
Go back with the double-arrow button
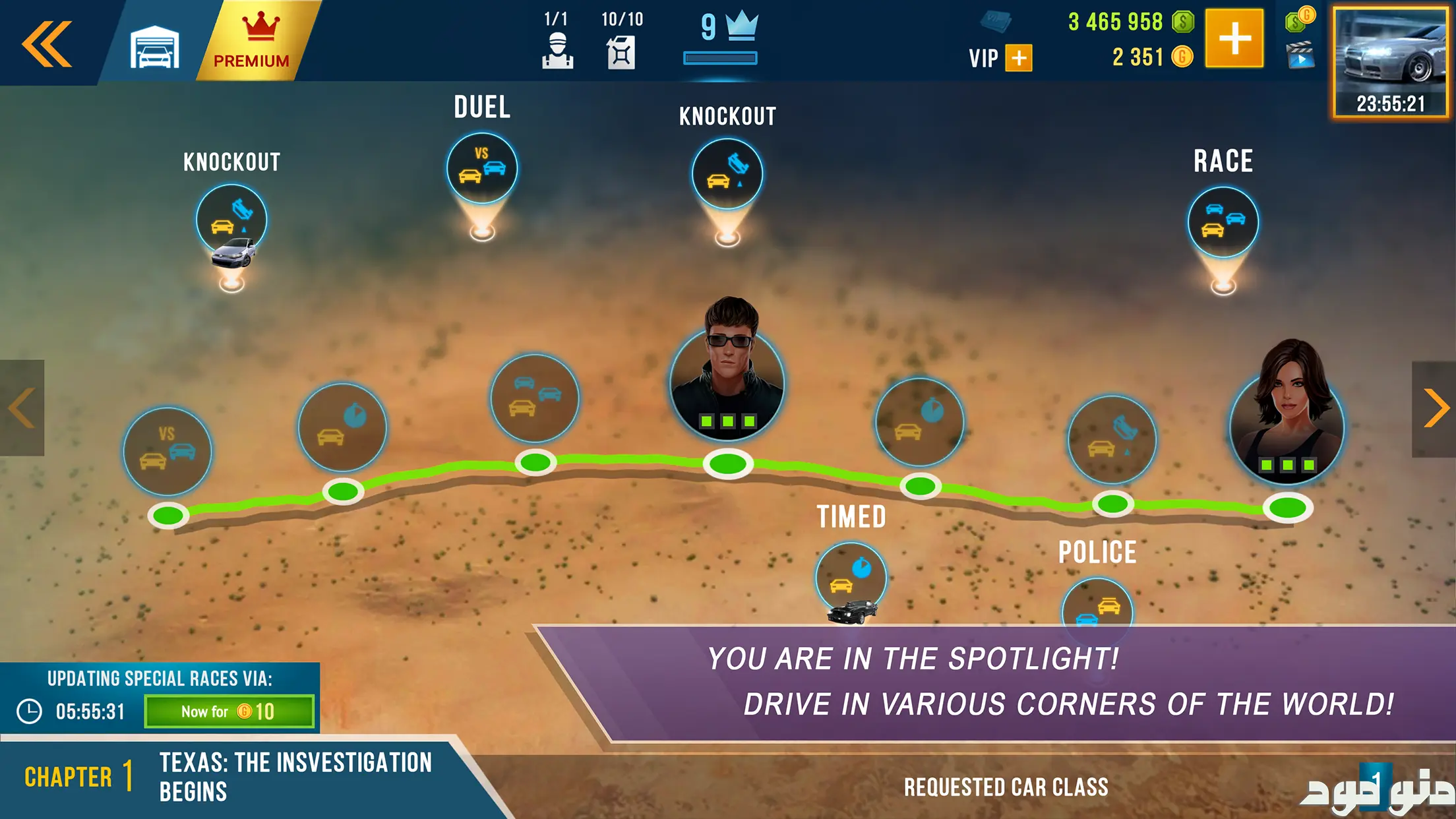pyautogui.click(x=47, y=44)
